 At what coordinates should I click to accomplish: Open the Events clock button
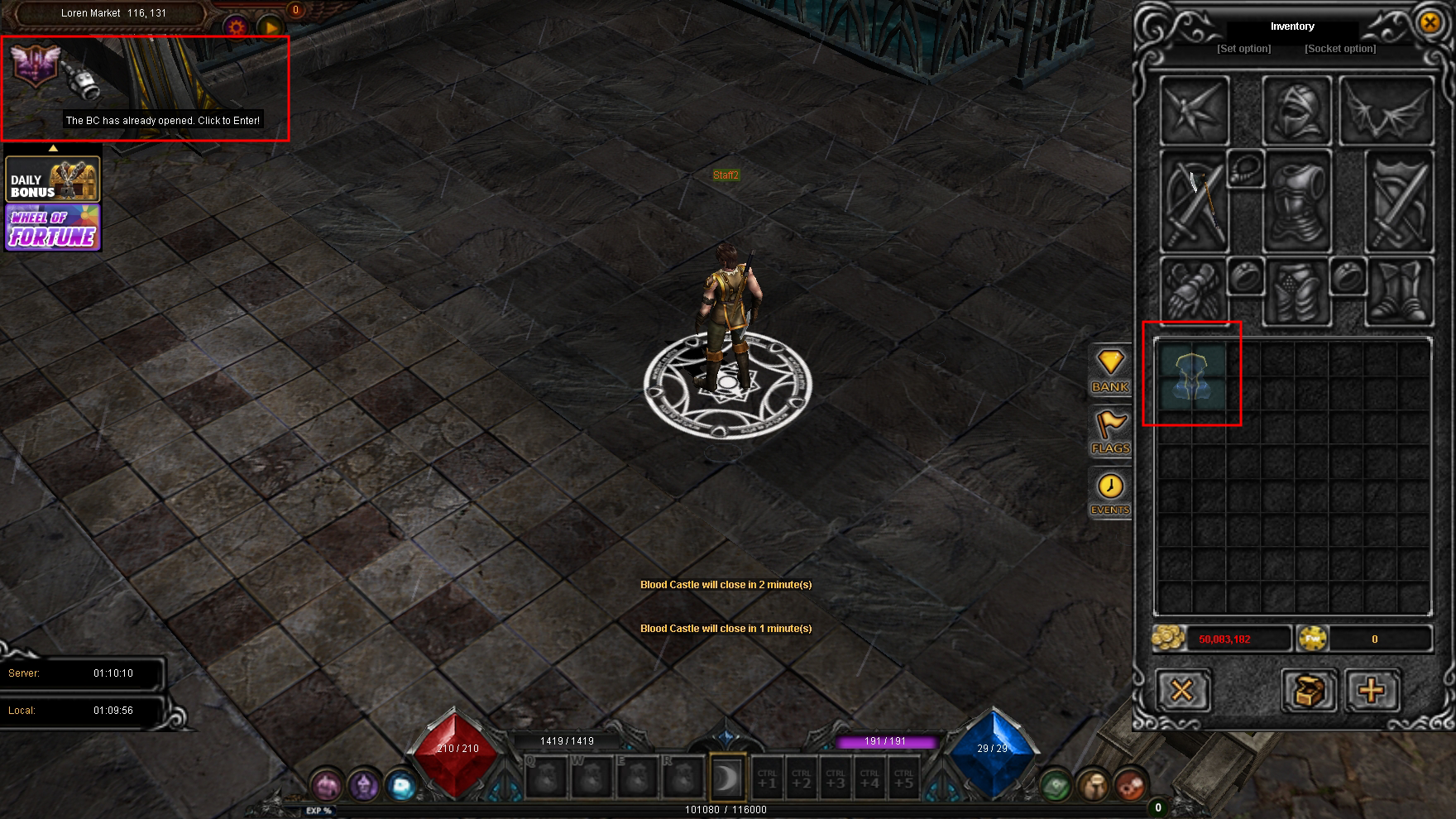[x=1110, y=494]
